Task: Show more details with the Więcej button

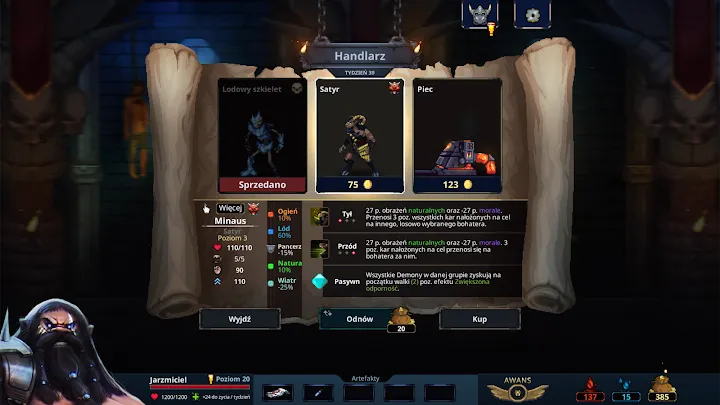Action: click(x=230, y=207)
